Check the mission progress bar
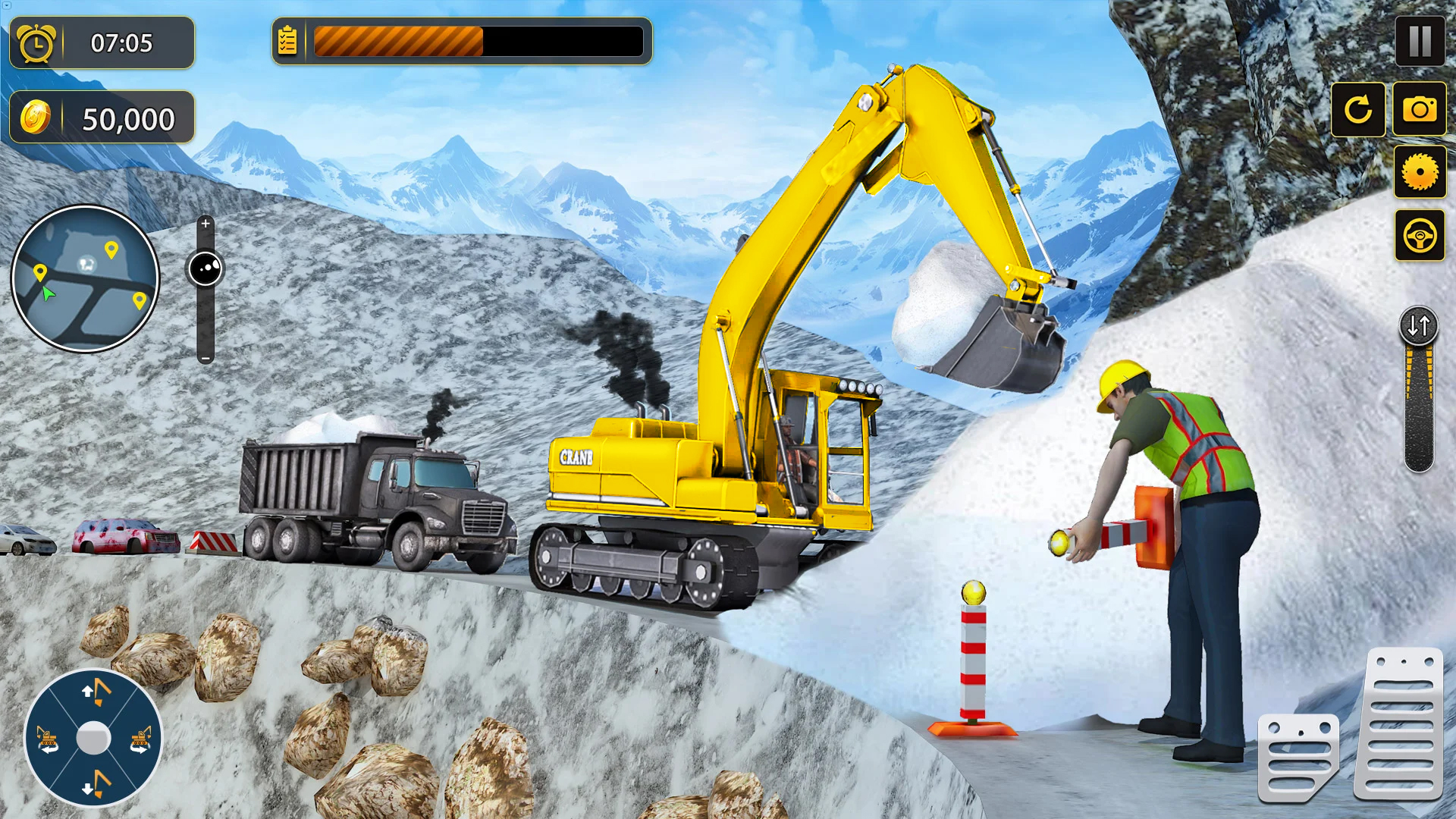 point(478,42)
